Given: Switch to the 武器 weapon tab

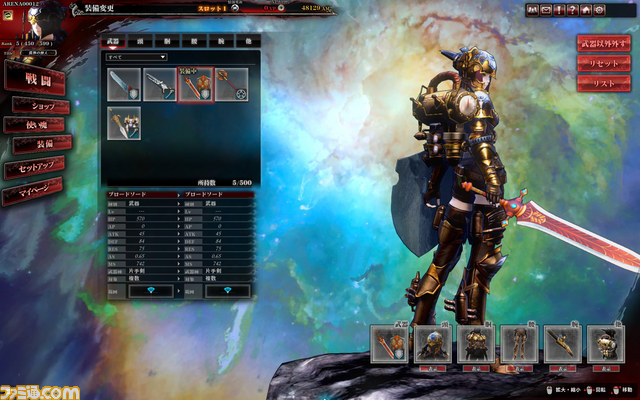Looking at the screenshot, I should (112, 43).
